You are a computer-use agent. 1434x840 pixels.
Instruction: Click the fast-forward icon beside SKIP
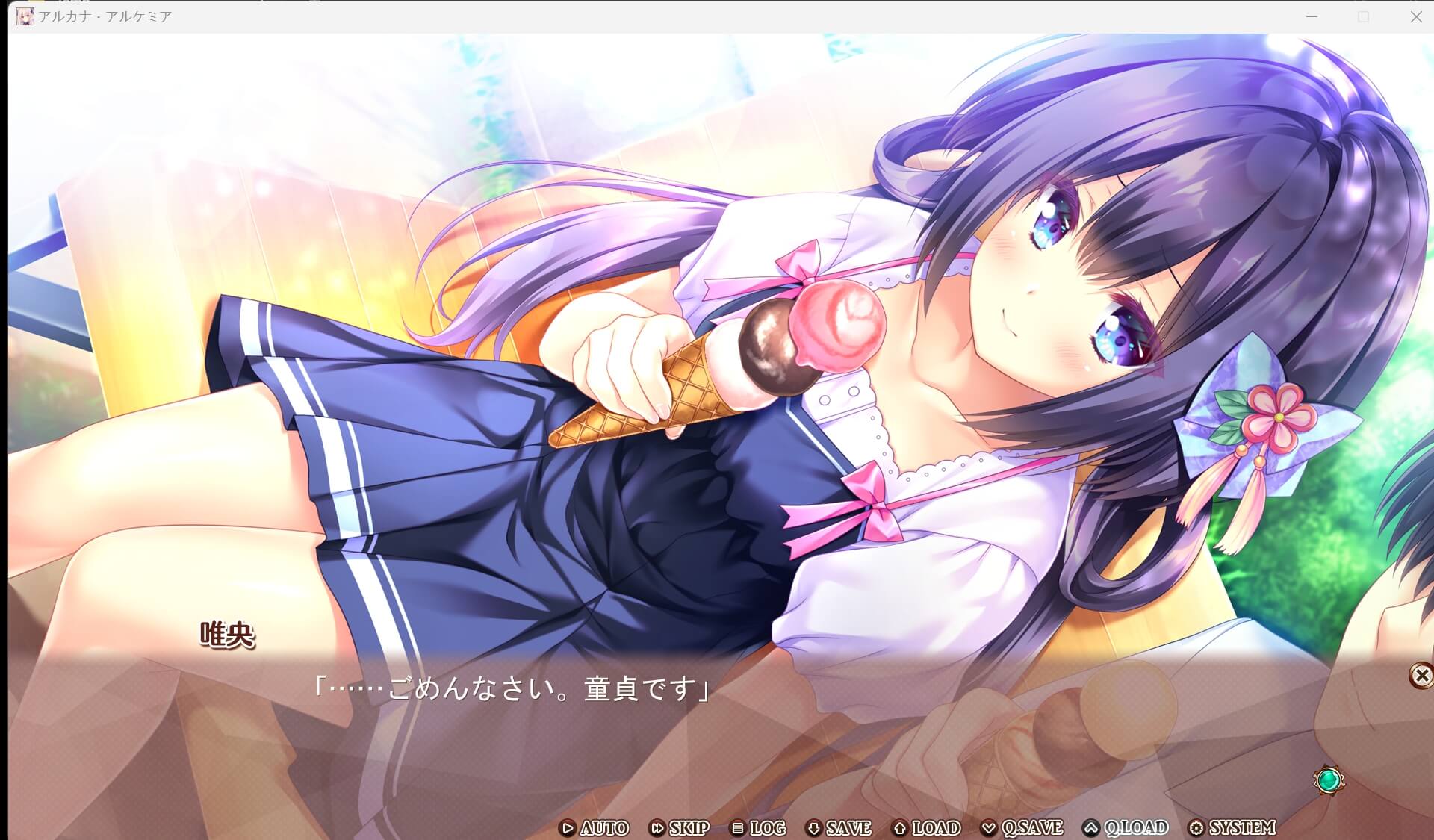(x=659, y=828)
